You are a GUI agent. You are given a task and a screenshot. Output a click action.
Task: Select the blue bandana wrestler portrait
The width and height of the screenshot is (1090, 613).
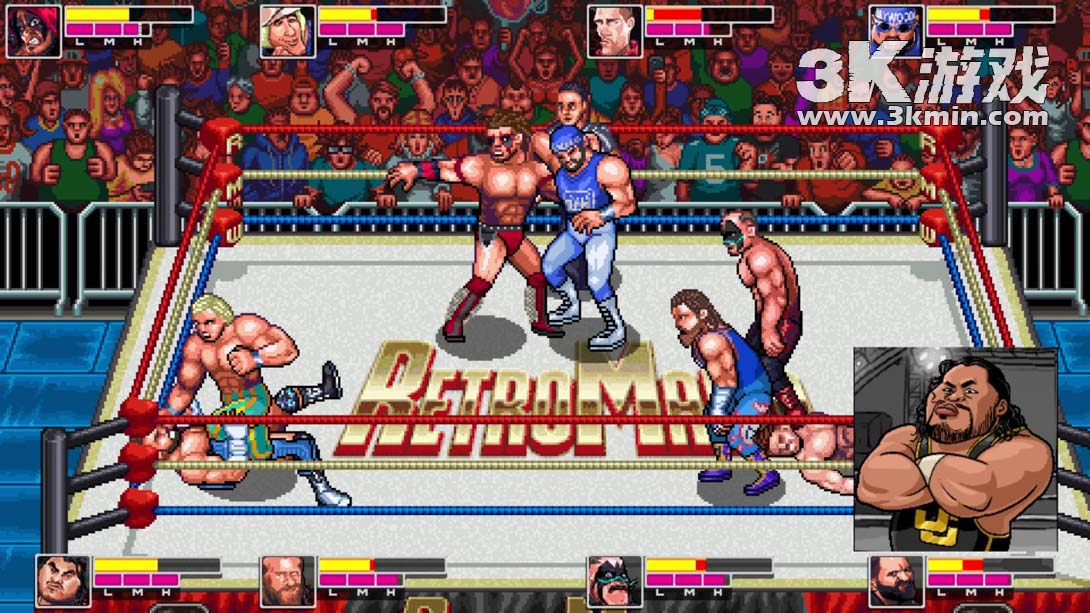coord(895,29)
